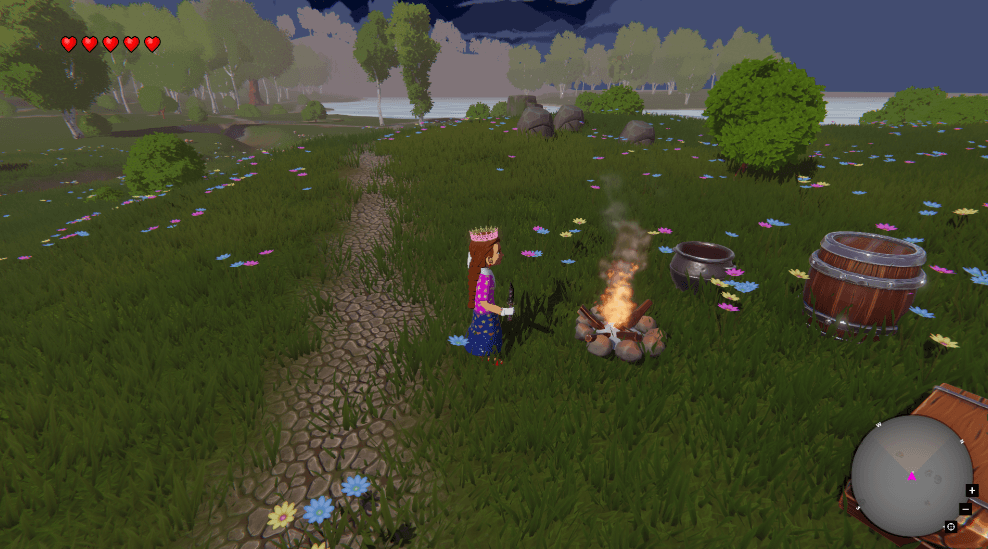
Task: Click the circular minimap
Action: point(911,476)
